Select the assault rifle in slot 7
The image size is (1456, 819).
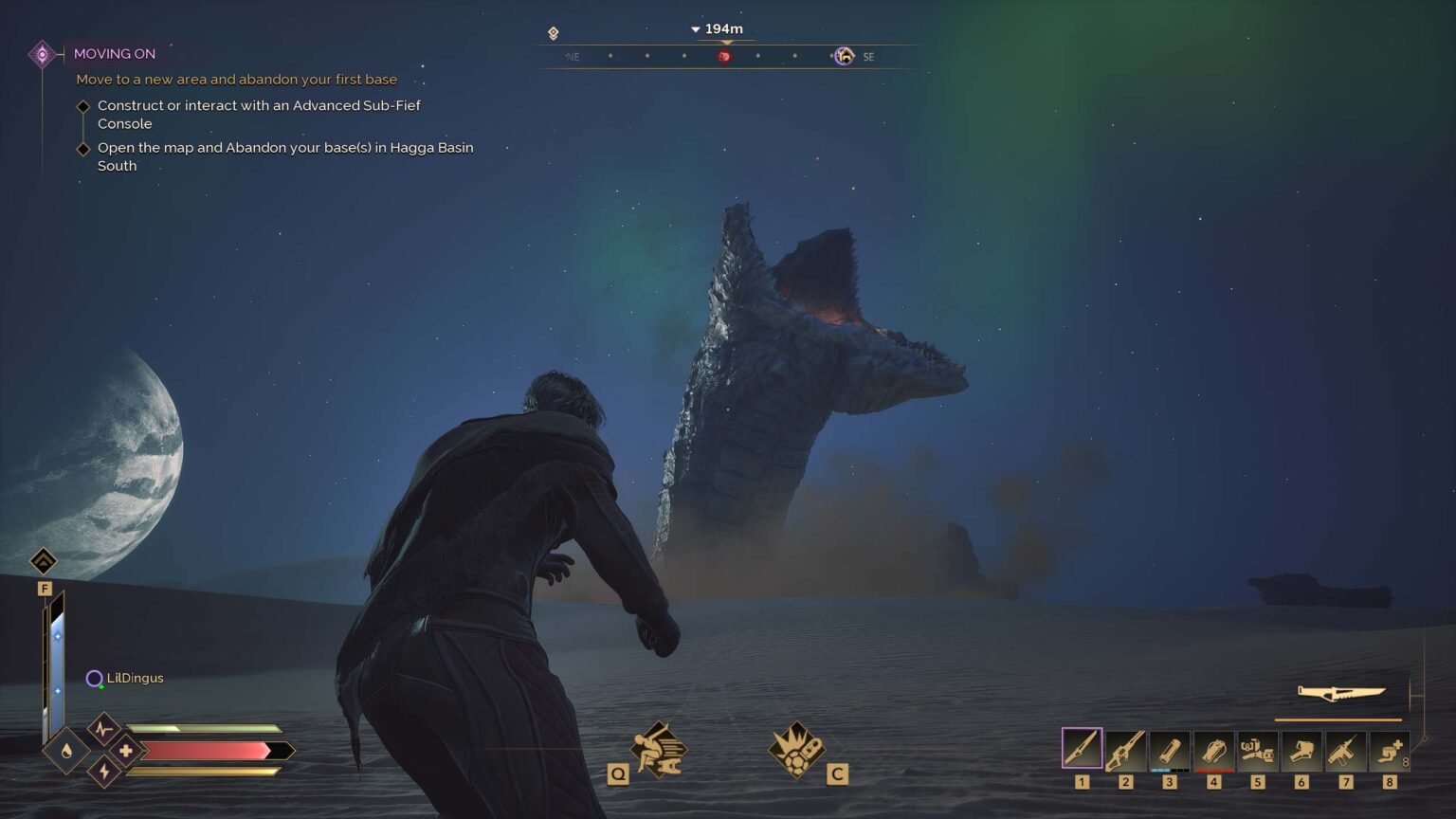[1346, 751]
